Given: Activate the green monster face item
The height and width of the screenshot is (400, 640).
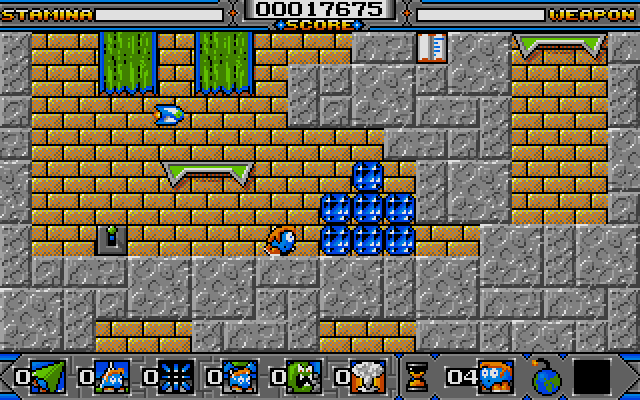Looking at the screenshot, I should [301, 377].
